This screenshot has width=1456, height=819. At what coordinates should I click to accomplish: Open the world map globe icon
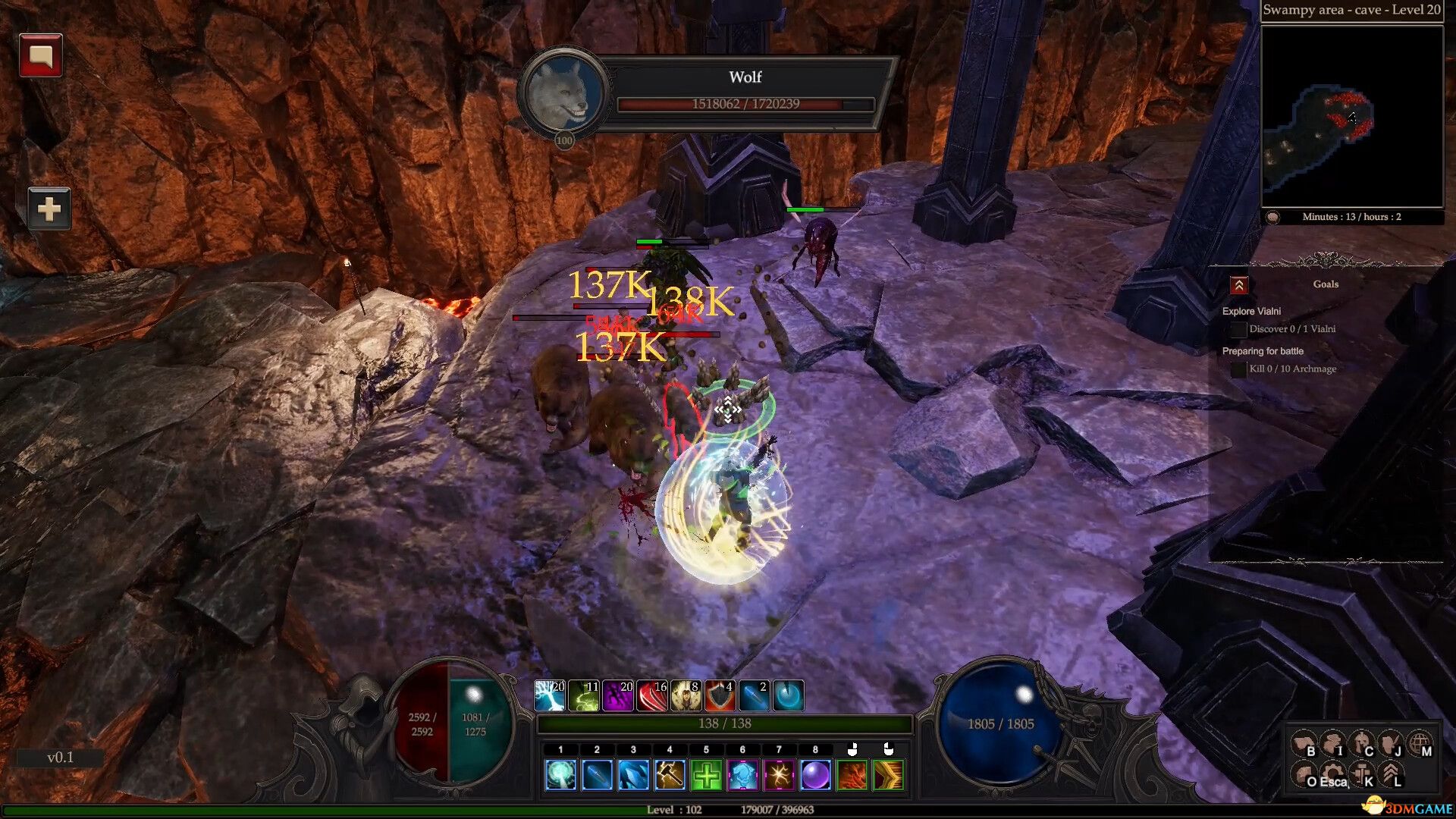[x=1419, y=744]
